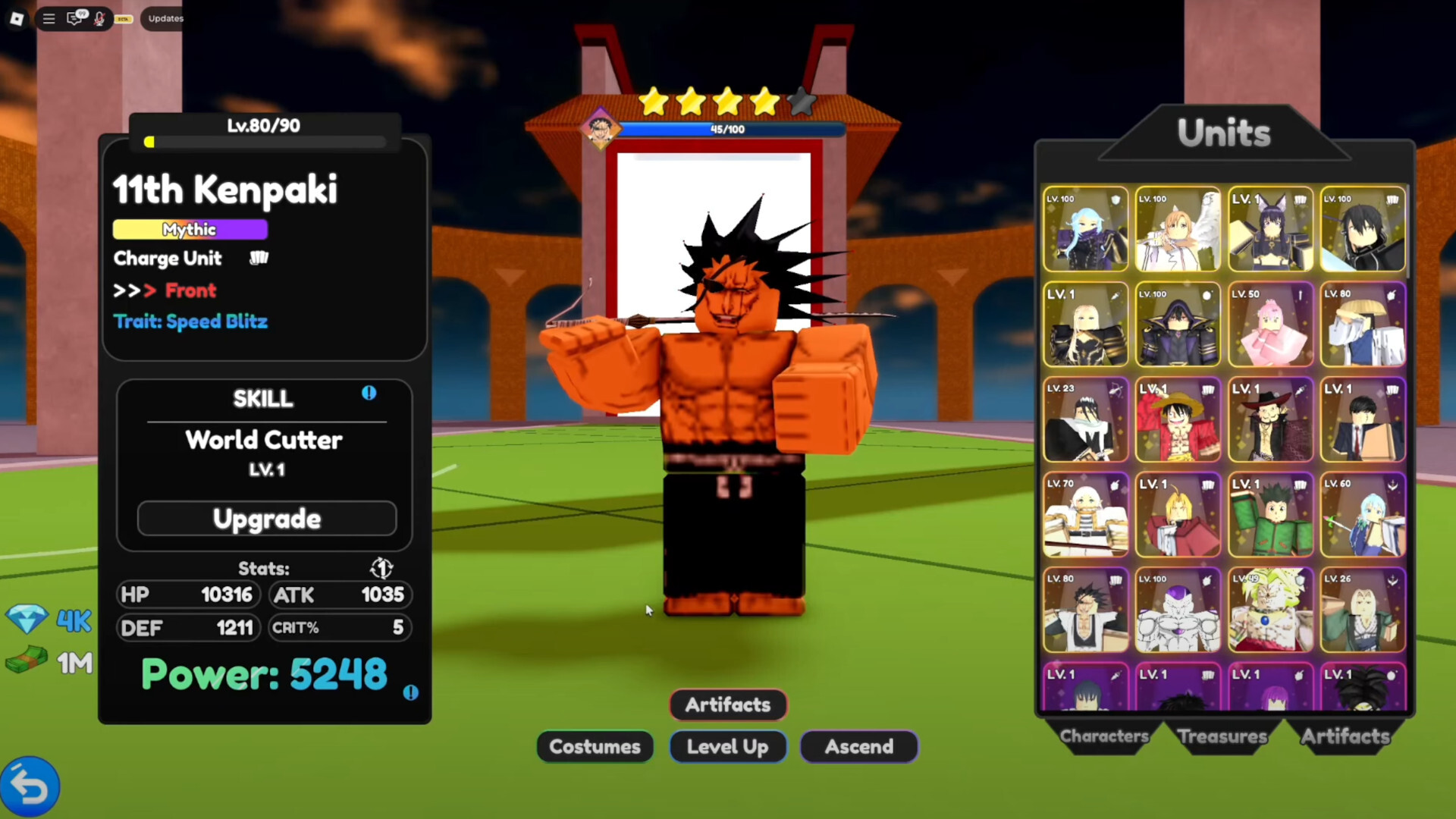
Task: Open the Artifacts button below the character
Action: [x=728, y=704]
